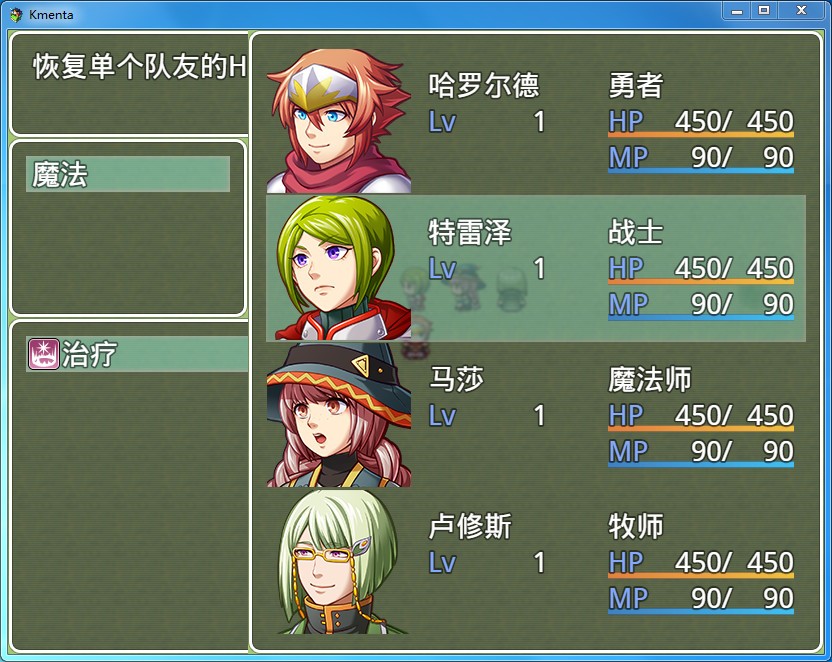
Task: Select the 魔法 skill category
Action: [x=128, y=175]
